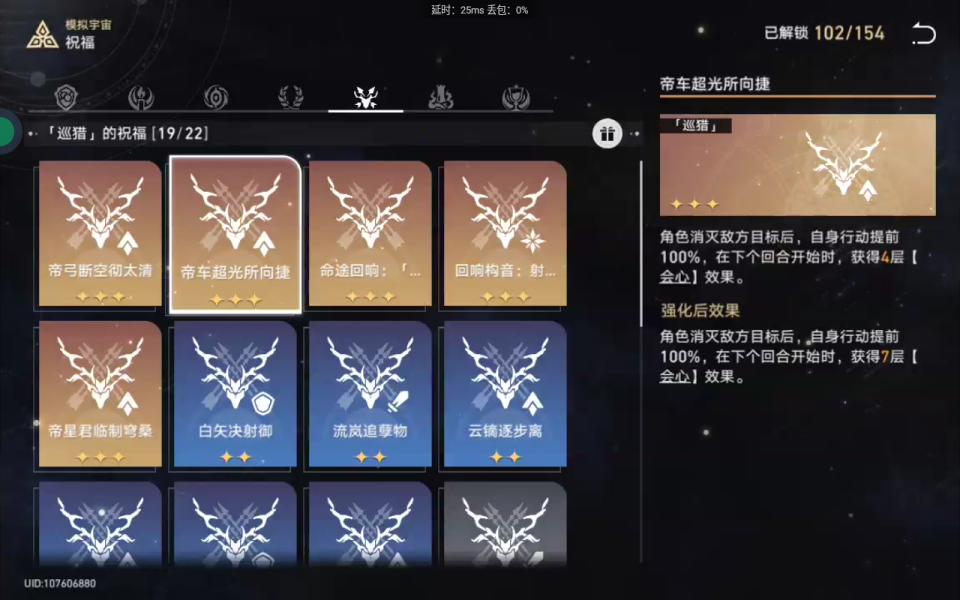Open the gift box reward icon
The width and height of the screenshot is (960, 600).
click(607, 133)
